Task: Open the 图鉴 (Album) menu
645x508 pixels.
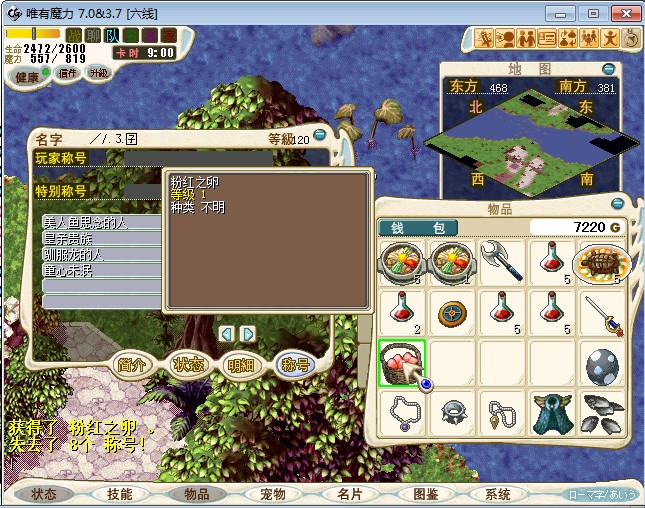Action: pos(425,494)
